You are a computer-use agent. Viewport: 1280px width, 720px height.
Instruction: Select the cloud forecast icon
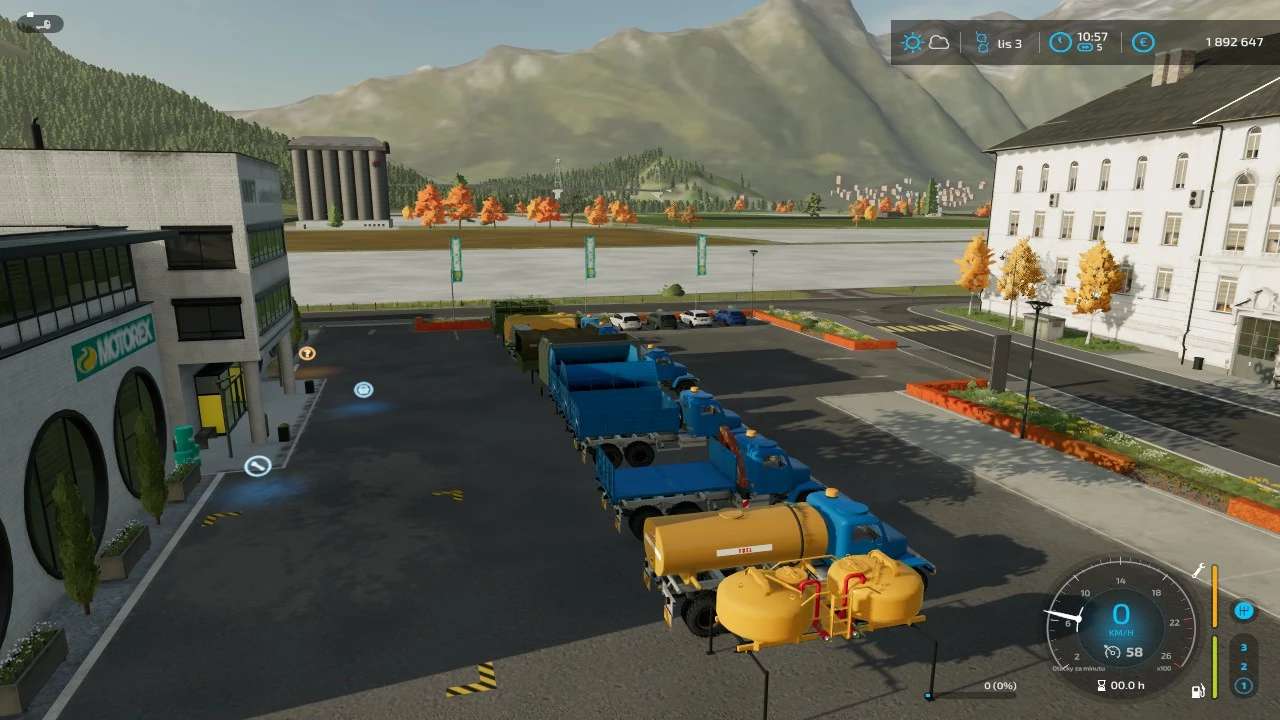click(939, 43)
